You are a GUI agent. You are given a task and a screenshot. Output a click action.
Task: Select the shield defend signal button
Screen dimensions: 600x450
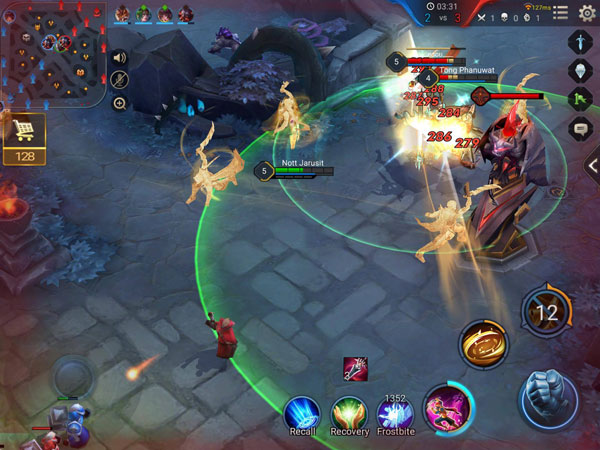(x=582, y=71)
